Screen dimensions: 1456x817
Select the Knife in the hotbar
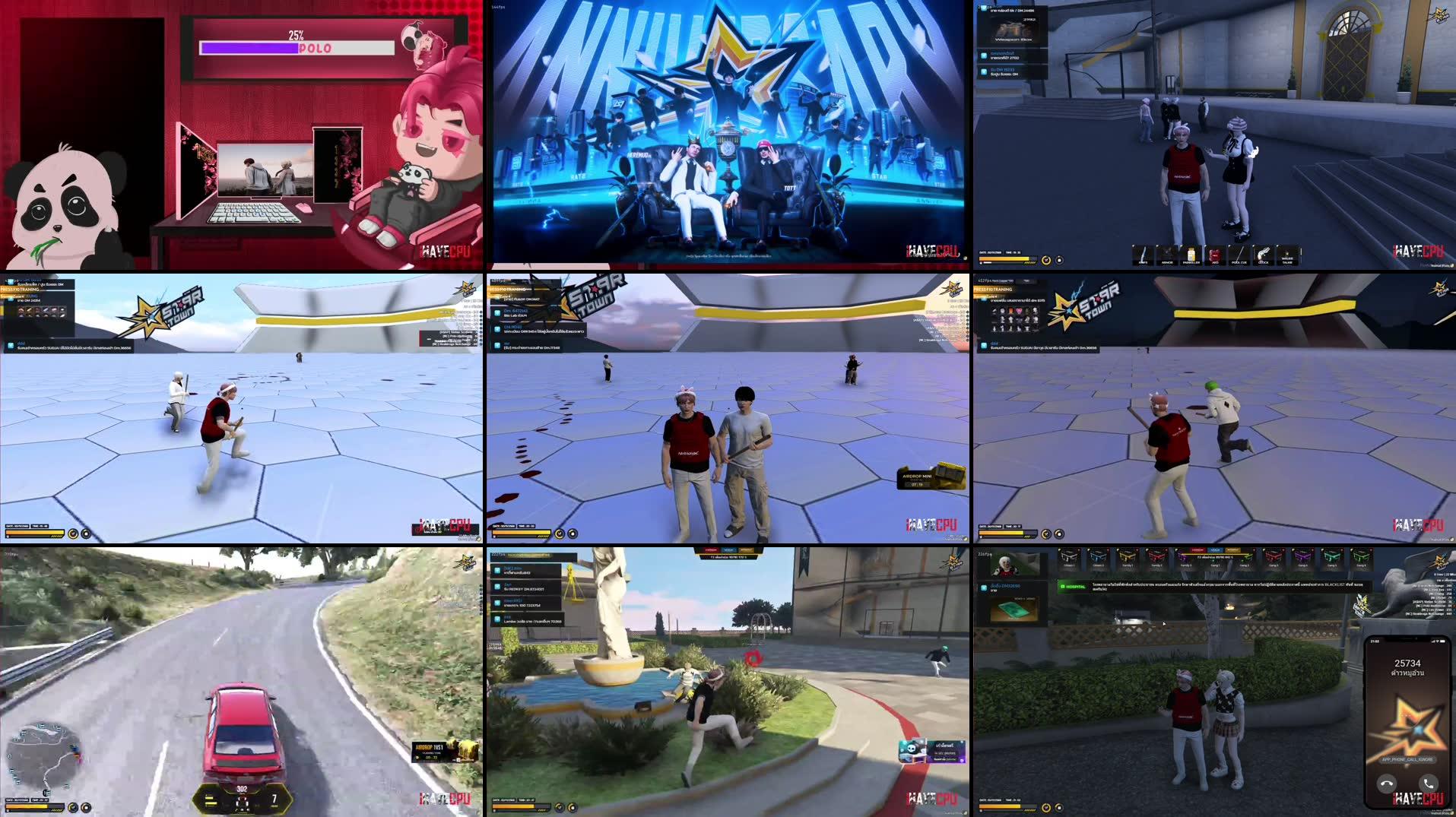1143,252
